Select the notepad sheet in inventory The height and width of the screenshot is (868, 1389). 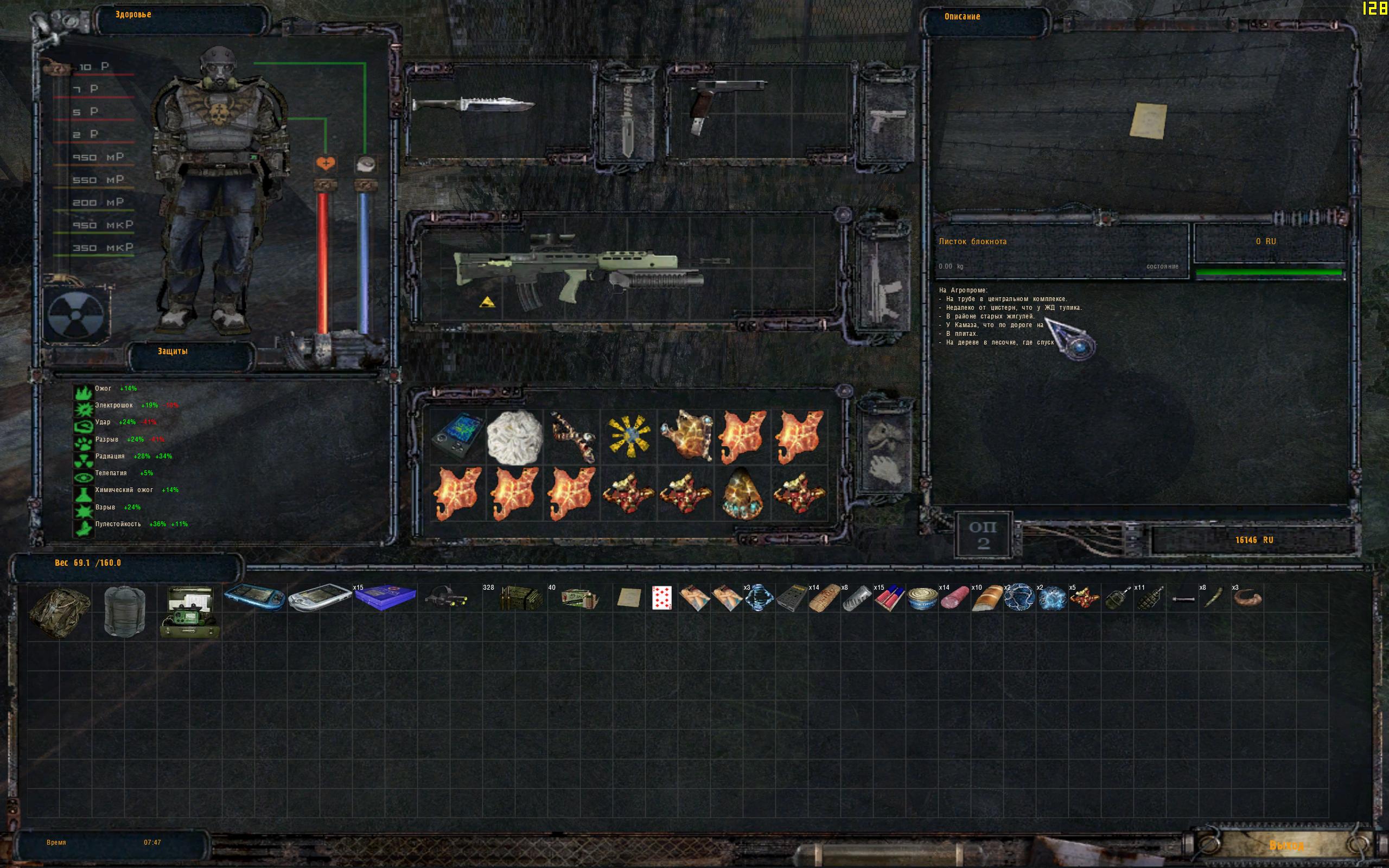(628, 598)
